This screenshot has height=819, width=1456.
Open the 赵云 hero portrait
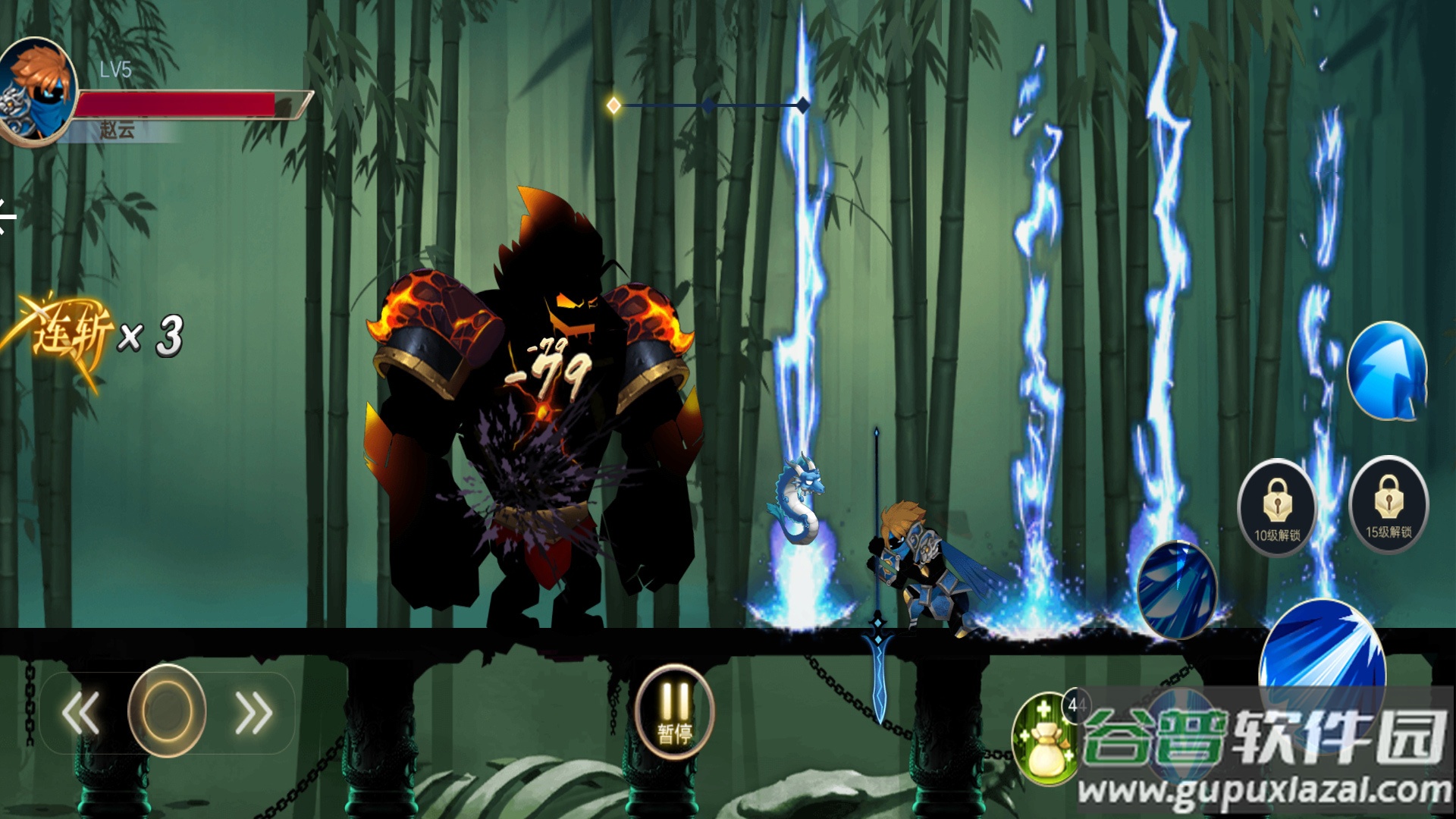(38, 91)
